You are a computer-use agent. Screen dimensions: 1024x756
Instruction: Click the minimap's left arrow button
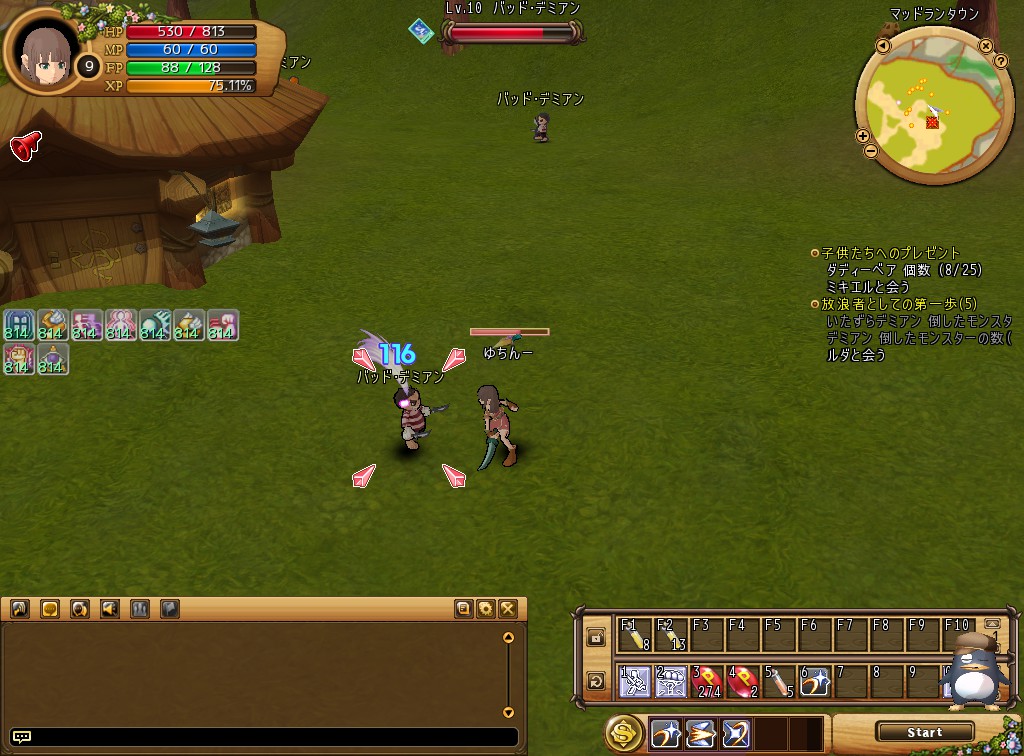coord(883,47)
